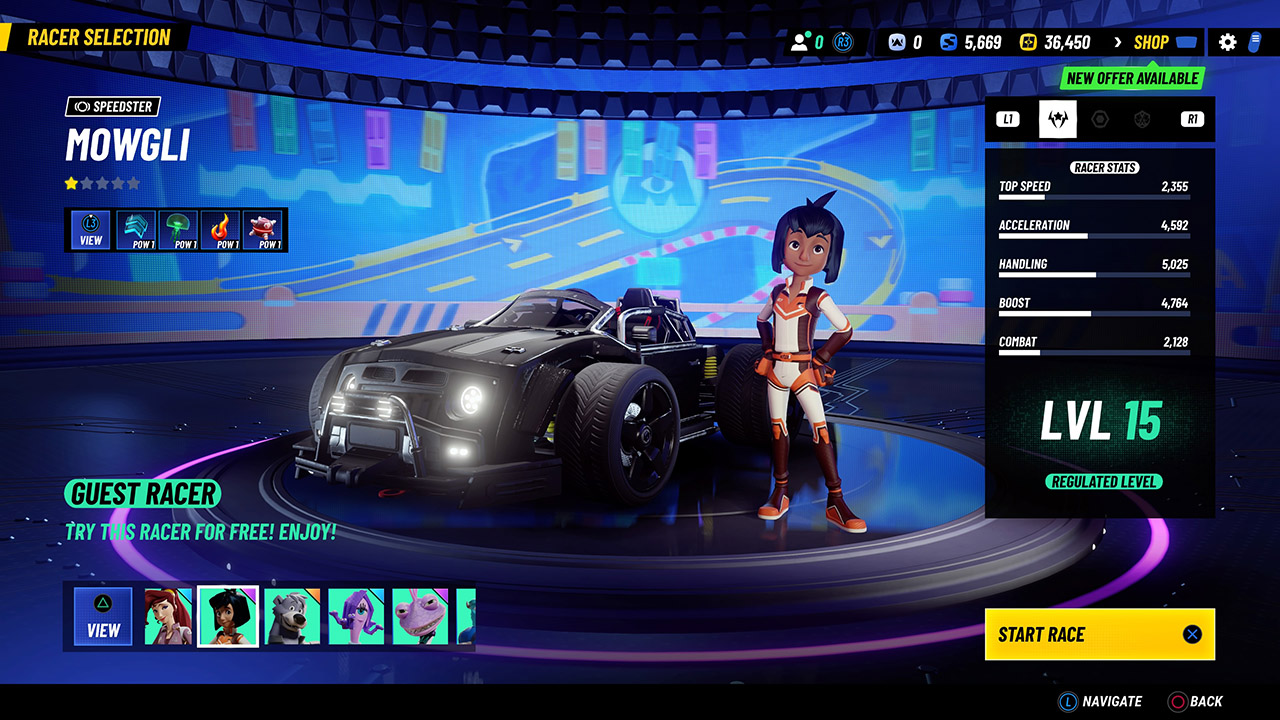
Task: Open the settings gear icon
Action: 1228,42
